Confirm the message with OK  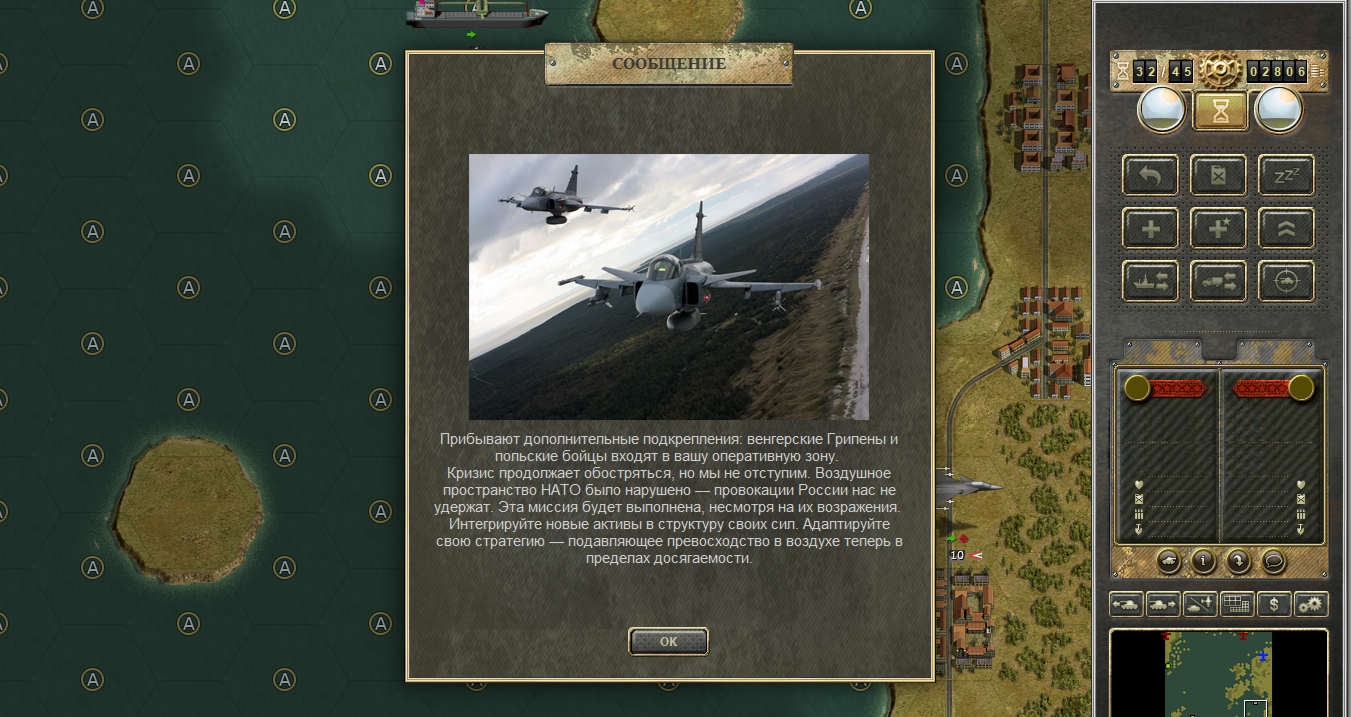(x=668, y=641)
